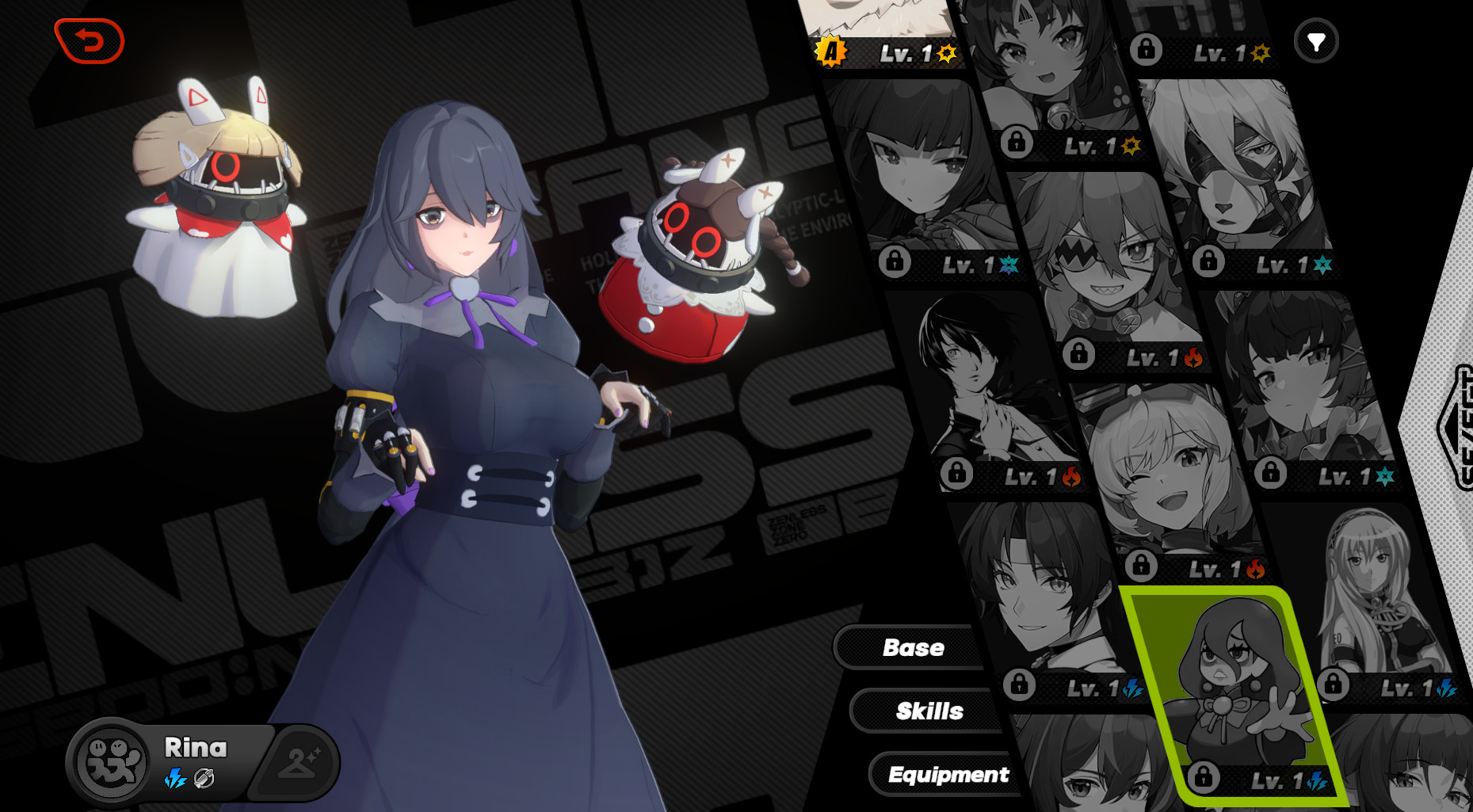Open the Equipment panel
The height and width of the screenshot is (812, 1473).
coord(949,775)
